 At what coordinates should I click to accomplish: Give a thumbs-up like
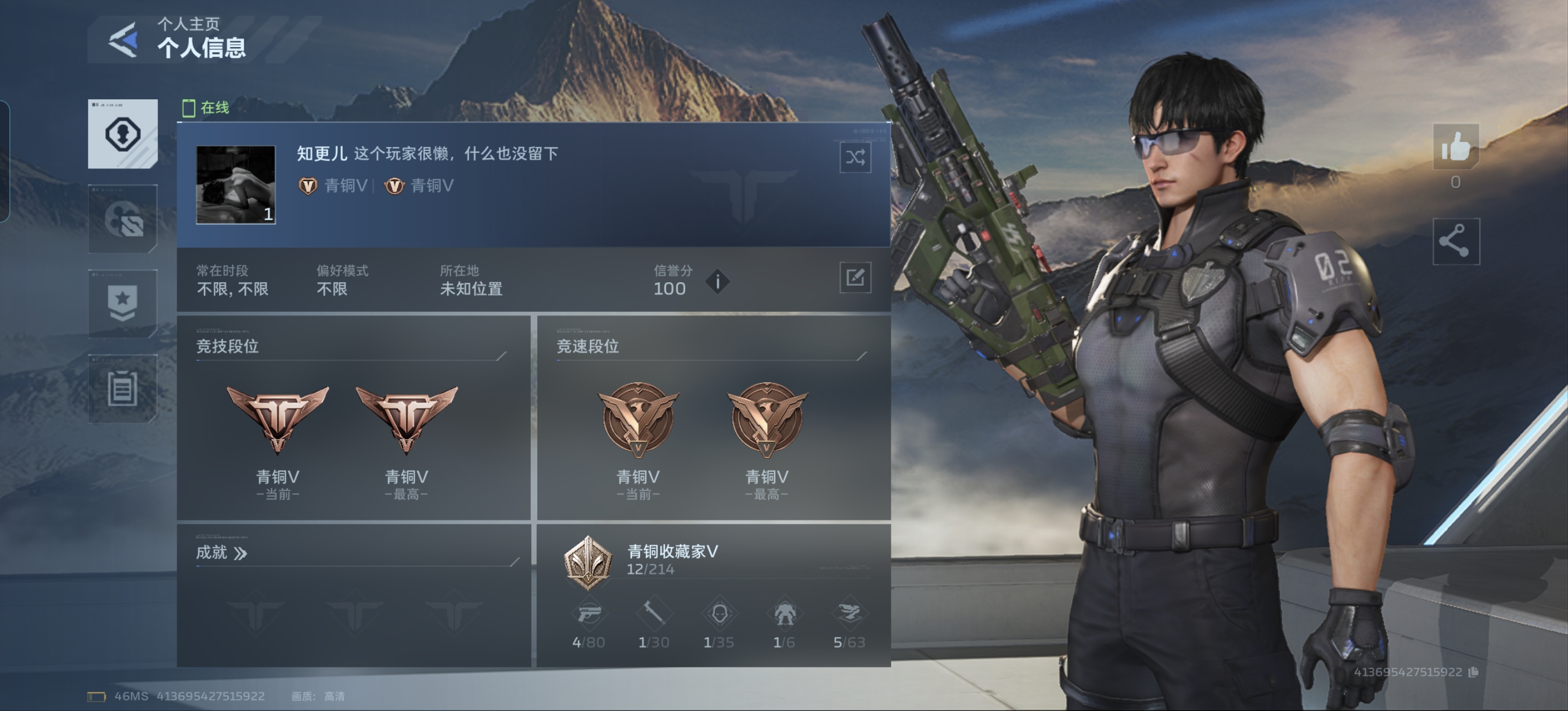pyautogui.click(x=1455, y=147)
